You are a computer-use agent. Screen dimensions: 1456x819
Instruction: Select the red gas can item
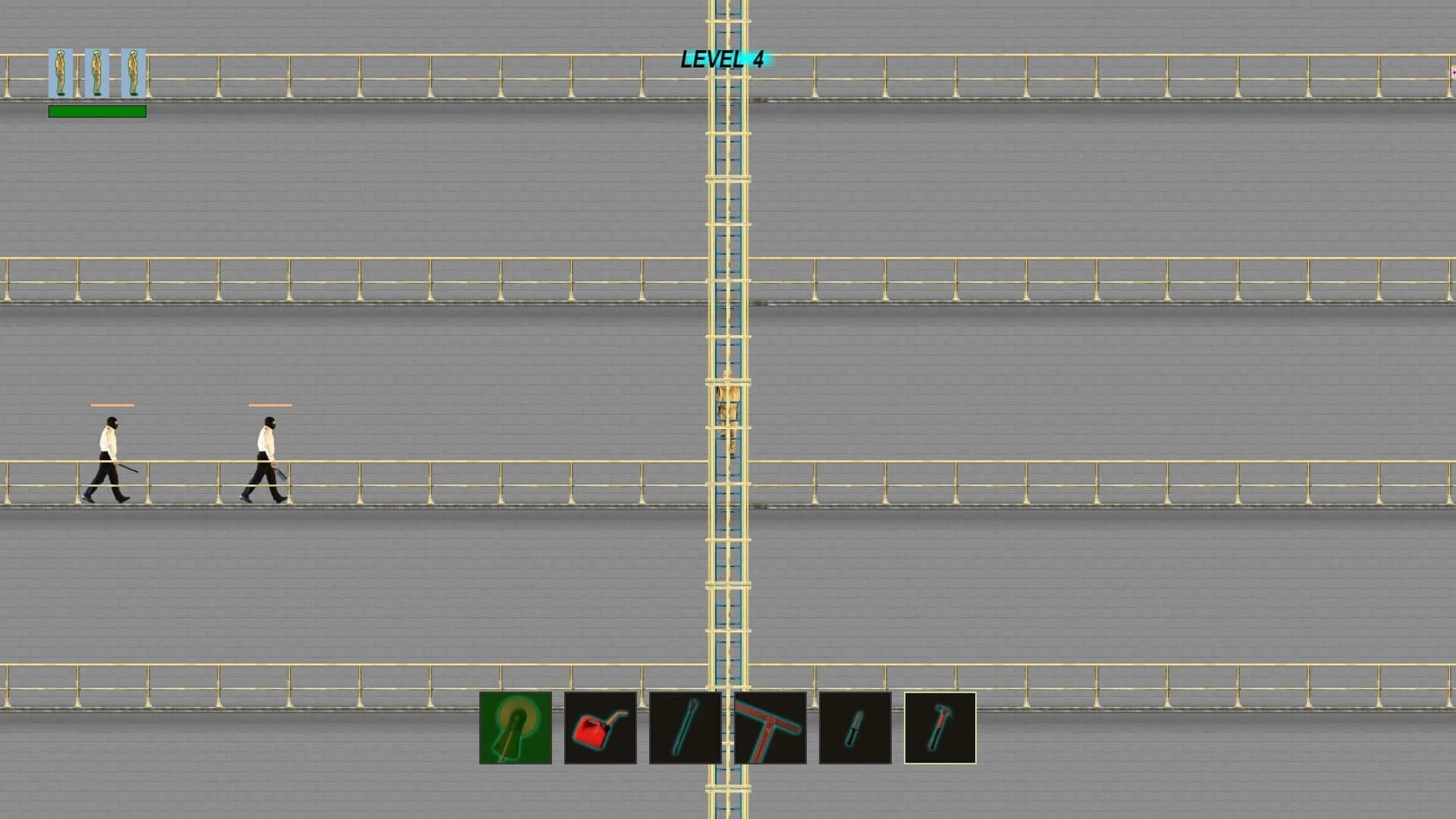(x=600, y=726)
